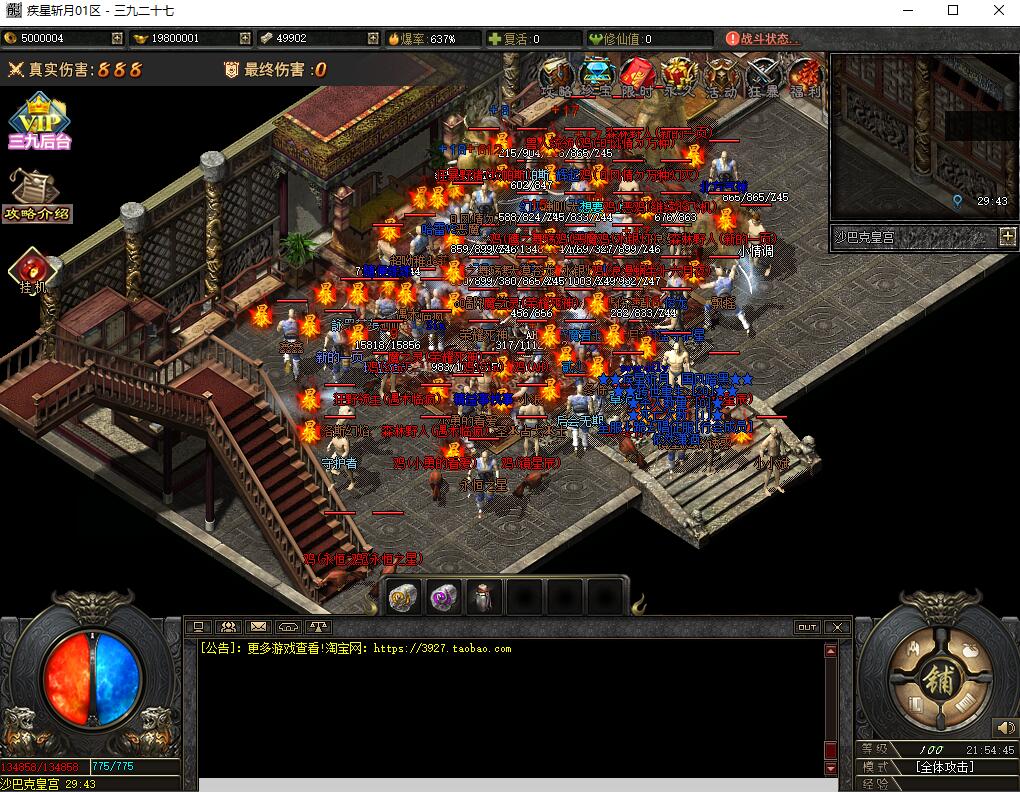The height and width of the screenshot is (792, 1020).
Task: Maximize the game window
Action: (953, 11)
